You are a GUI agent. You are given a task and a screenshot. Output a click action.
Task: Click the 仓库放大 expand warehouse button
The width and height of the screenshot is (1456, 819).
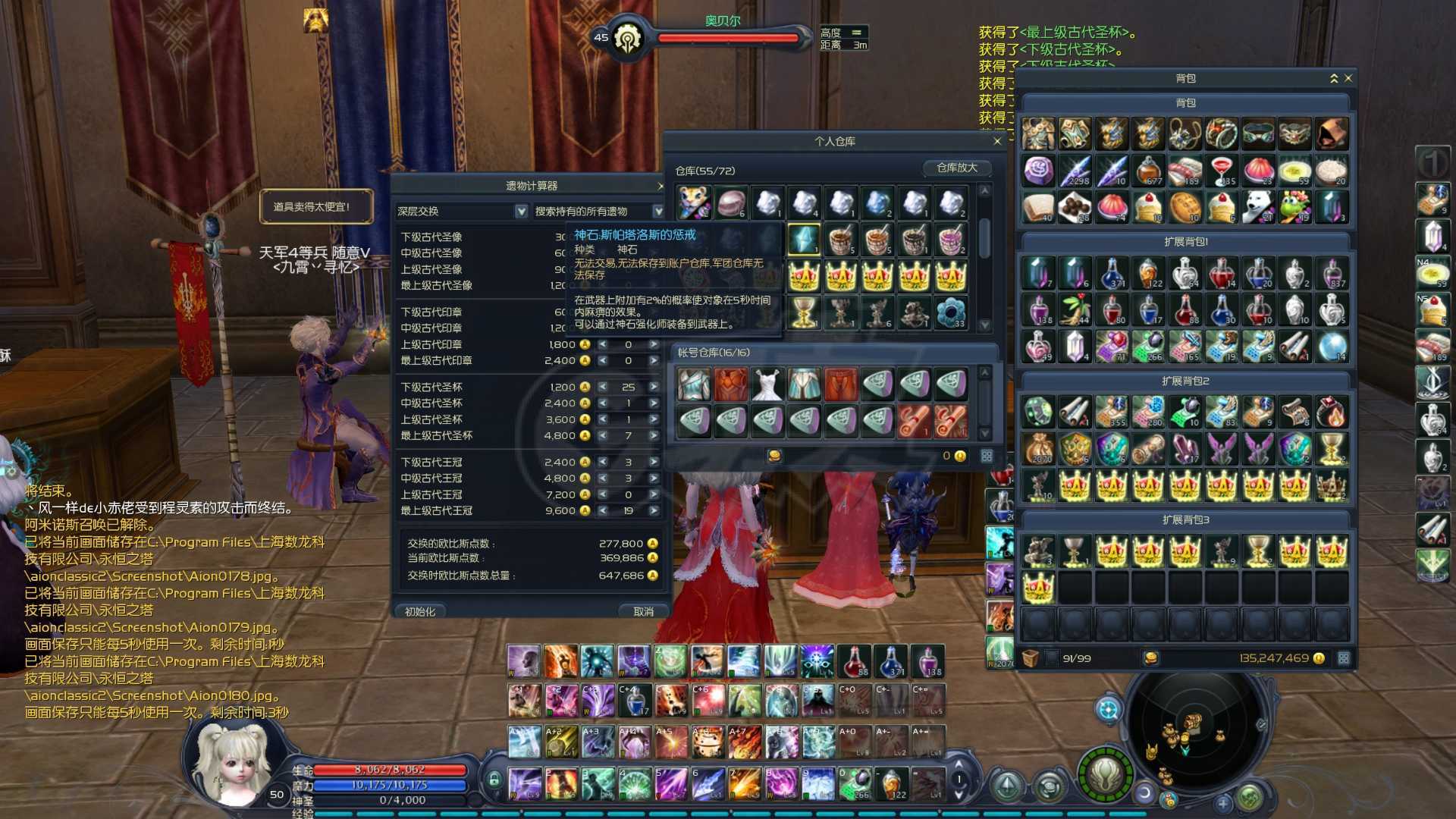click(x=956, y=168)
